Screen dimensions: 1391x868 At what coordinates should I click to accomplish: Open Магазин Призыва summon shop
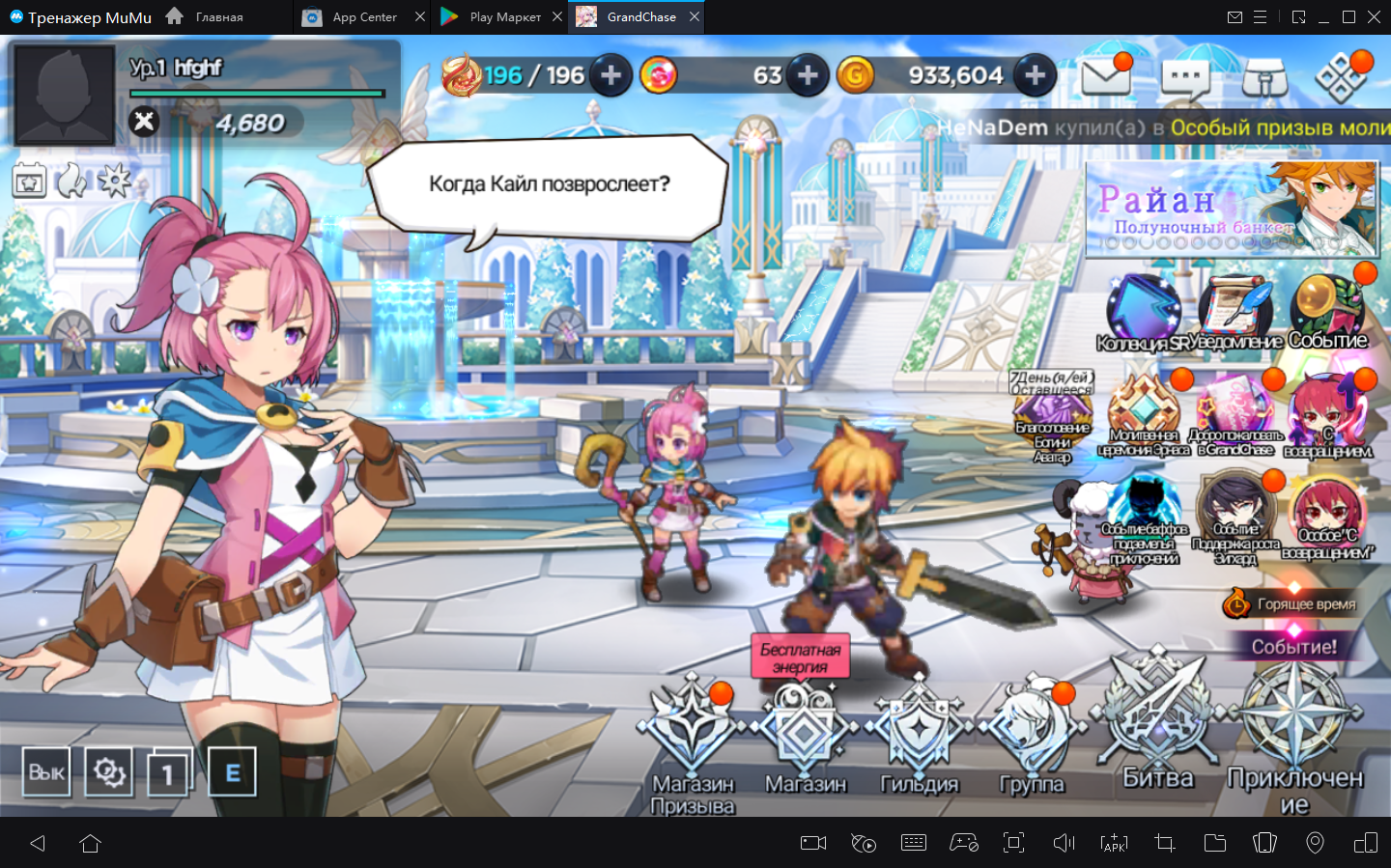(692, 739)
